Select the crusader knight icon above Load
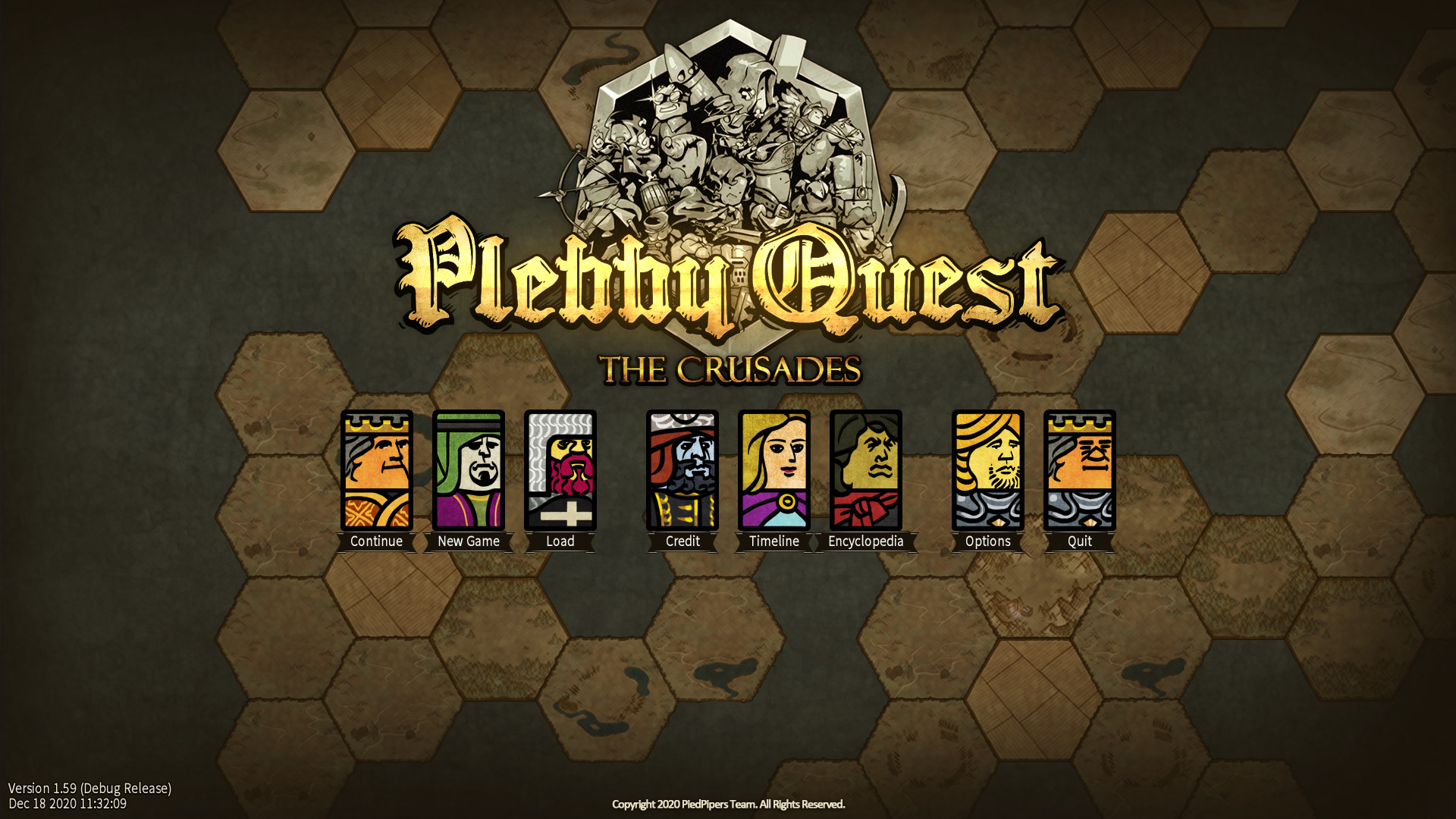This screenshot has width=1456, height=819. [x=560, y=469]
